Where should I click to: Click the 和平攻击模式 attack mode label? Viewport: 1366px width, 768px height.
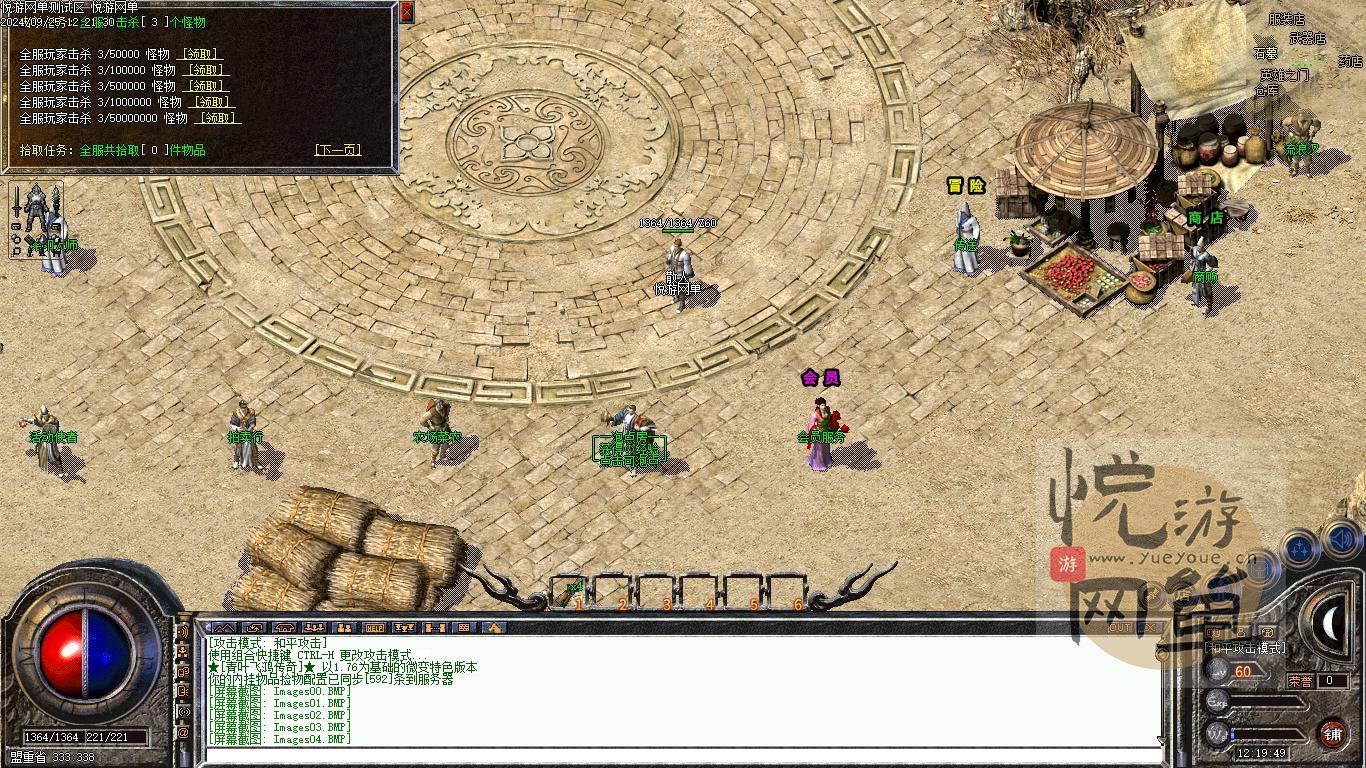tap(1245, 648)
